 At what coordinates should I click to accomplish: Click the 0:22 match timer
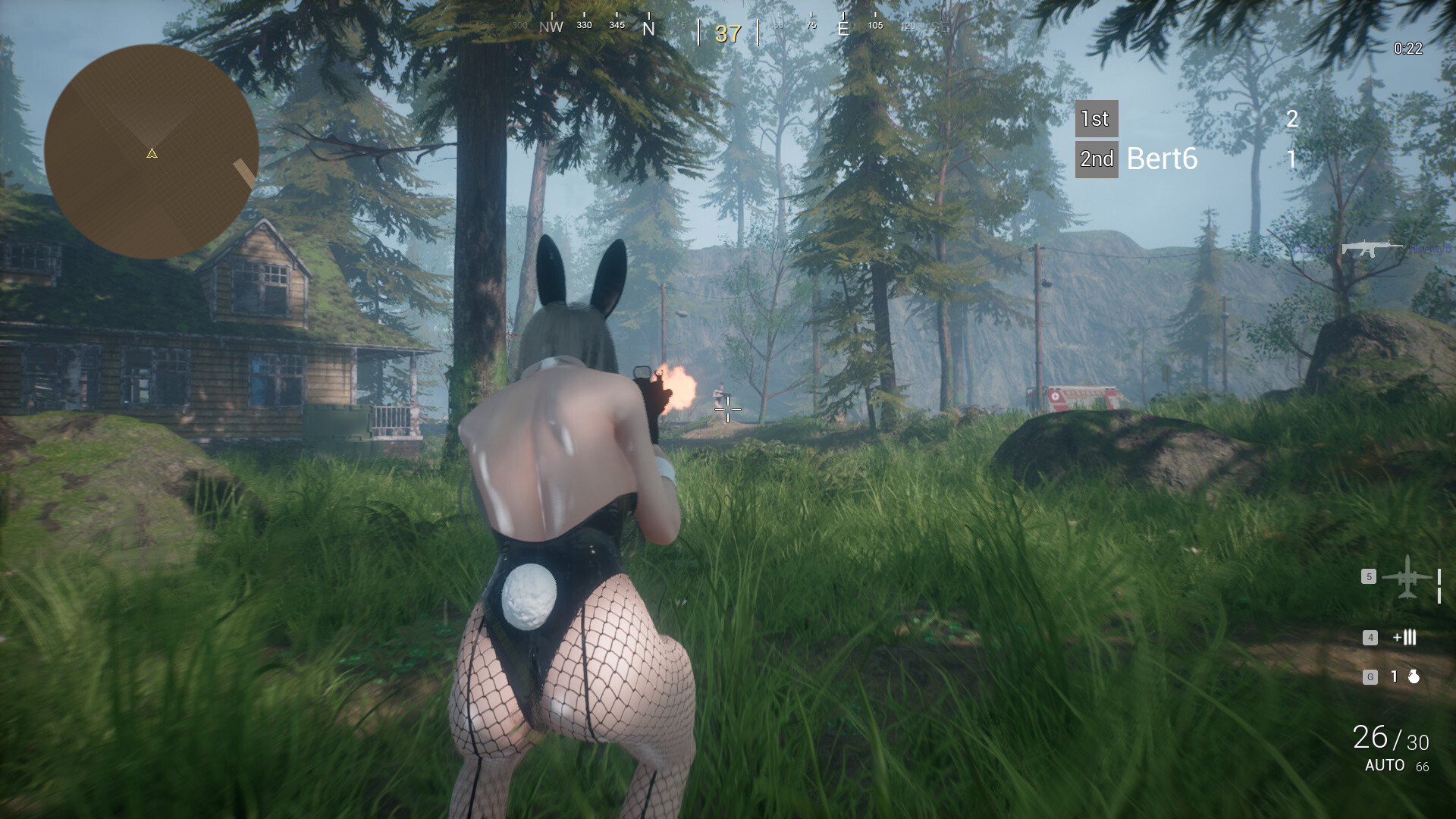[1407, 47]
